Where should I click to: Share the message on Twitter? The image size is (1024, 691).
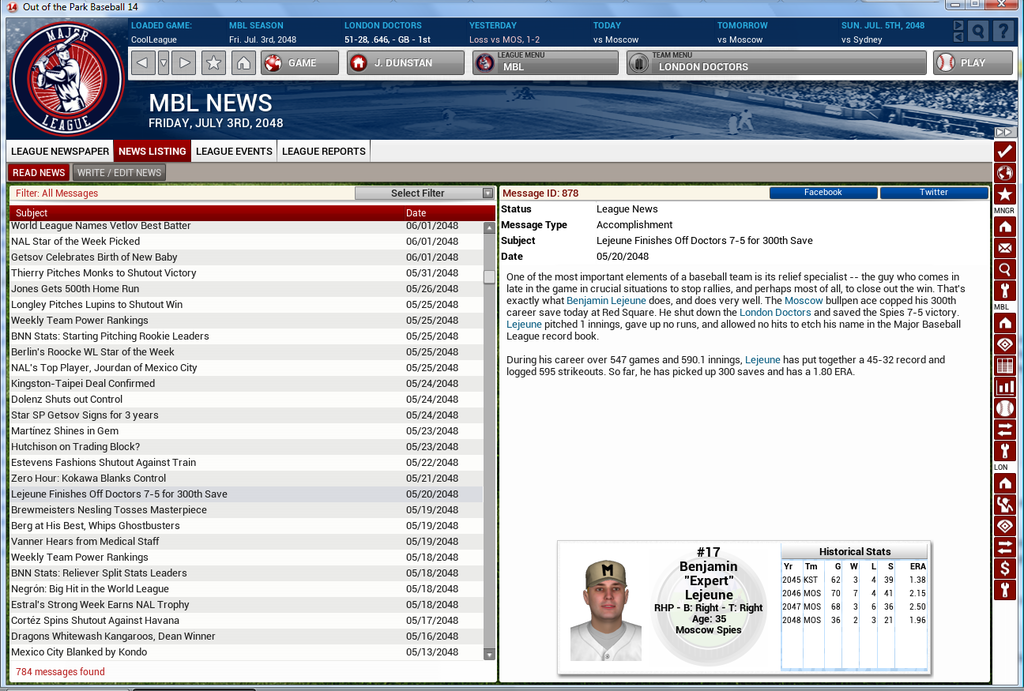tap(933, 192)
